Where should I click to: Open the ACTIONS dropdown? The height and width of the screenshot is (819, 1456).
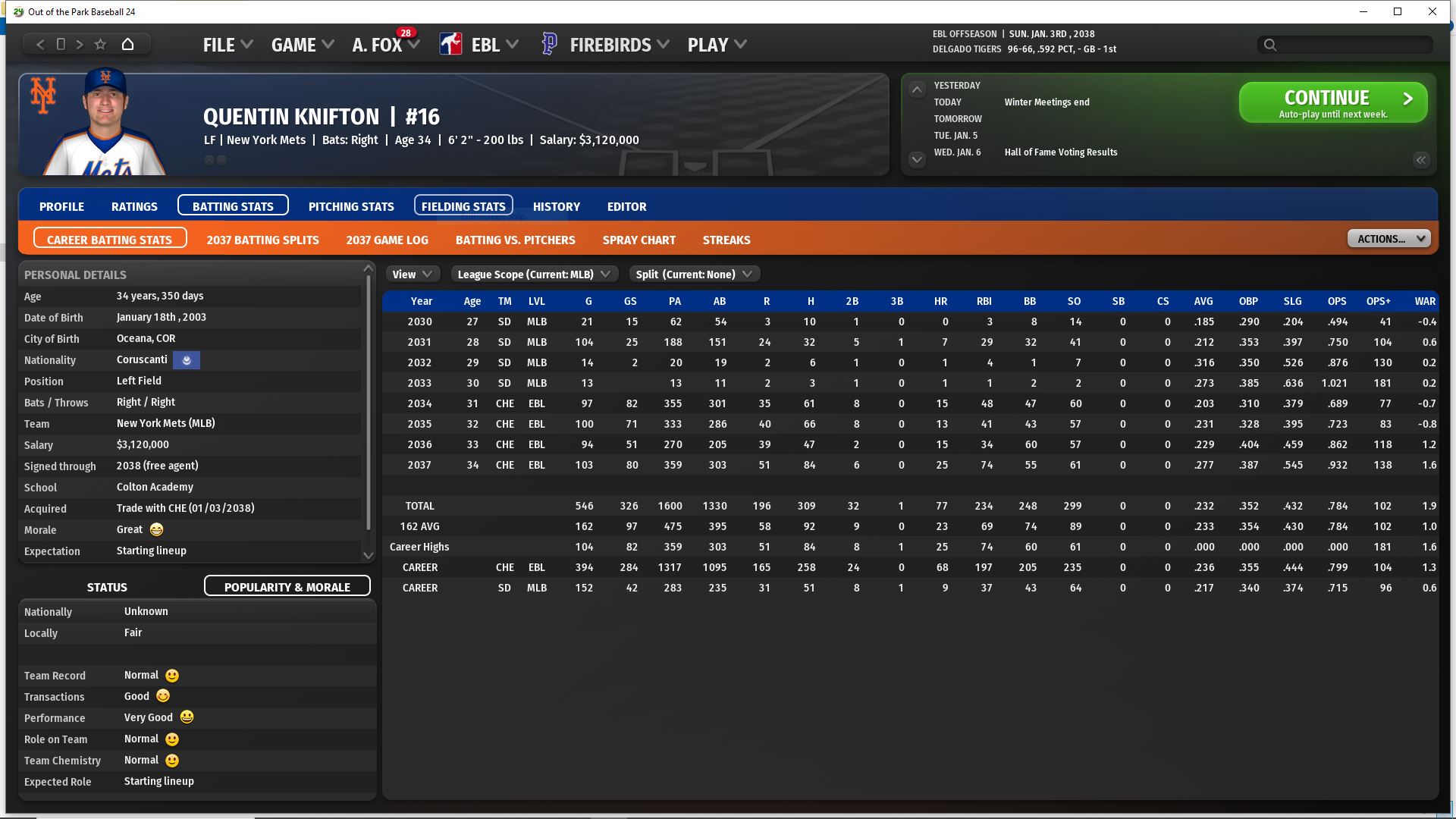1388,239
